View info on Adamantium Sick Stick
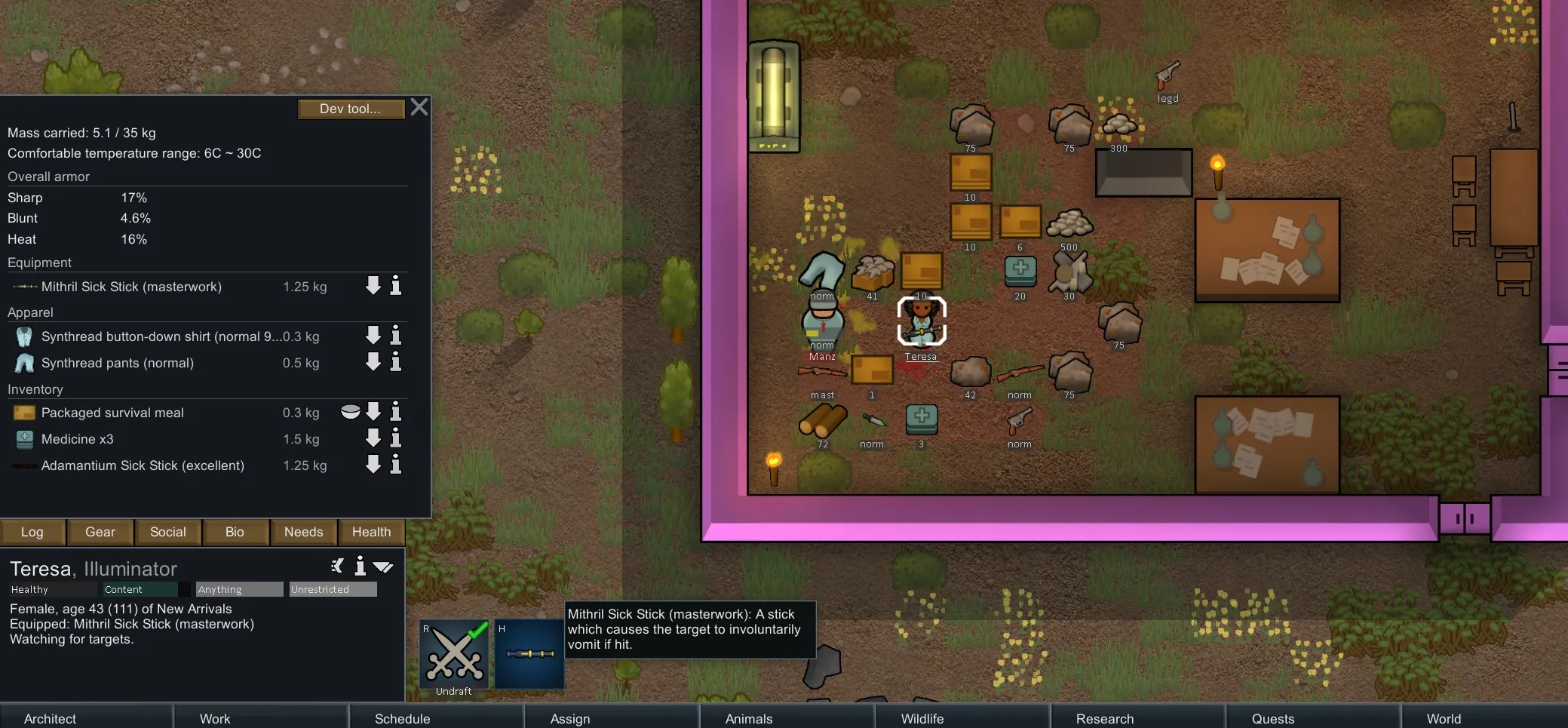Image resolution: width=1568 pixels, height=728 pixels. pyautogui.click(x=395, y=465)
